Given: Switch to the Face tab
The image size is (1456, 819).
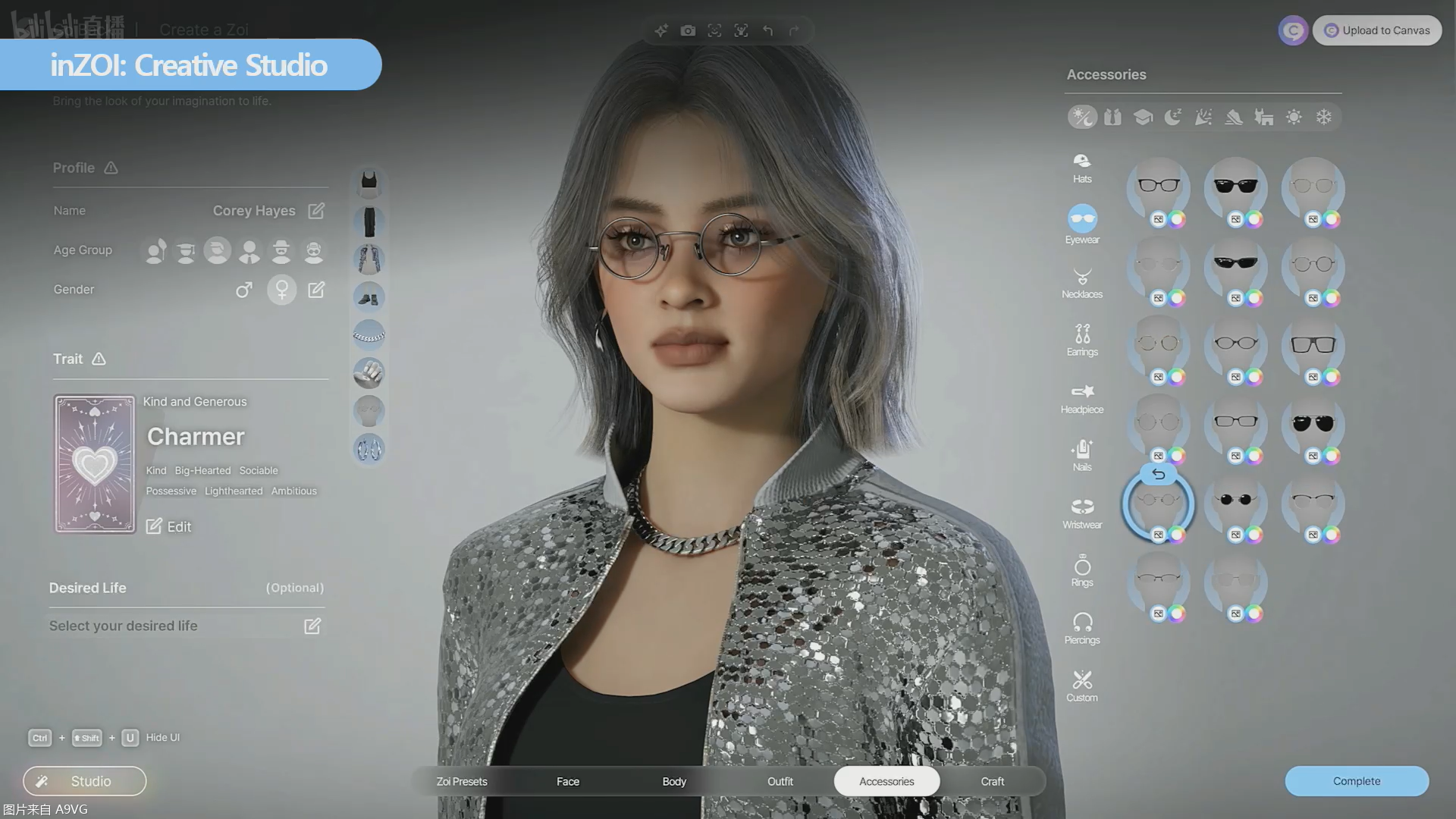Looking at the screenshot, I should 568,781.
